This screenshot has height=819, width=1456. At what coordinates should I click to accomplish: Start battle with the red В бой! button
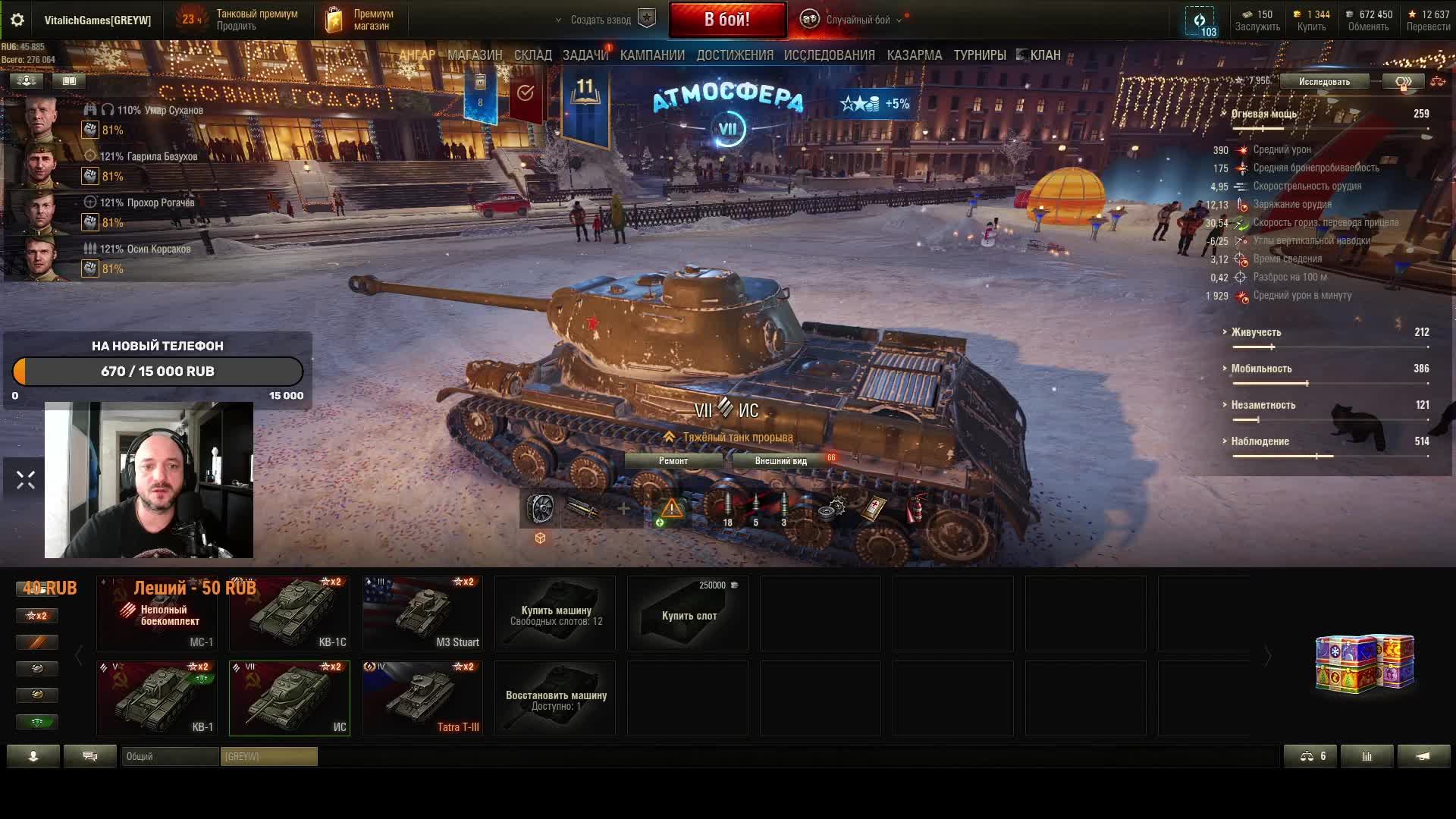click(x=726, y=20)
